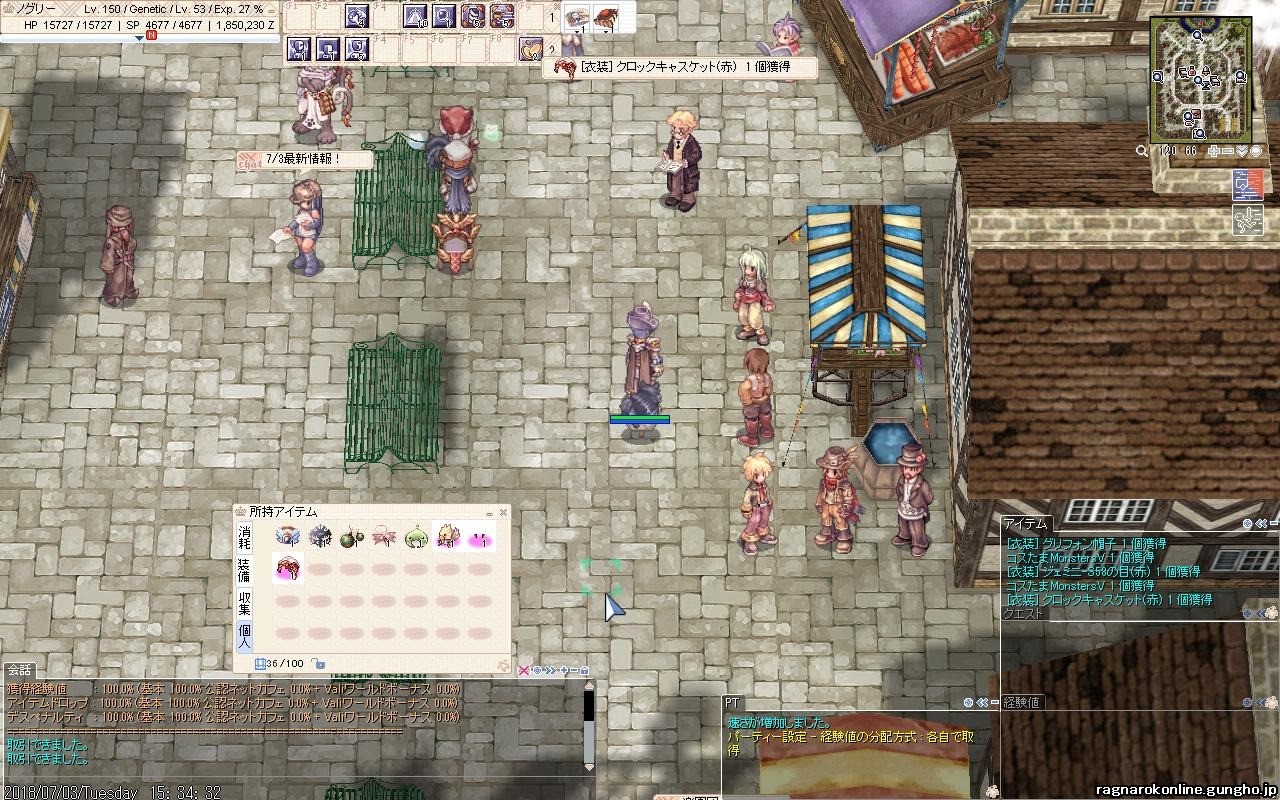Select the 個人 personal tab

tap(245, 635)
